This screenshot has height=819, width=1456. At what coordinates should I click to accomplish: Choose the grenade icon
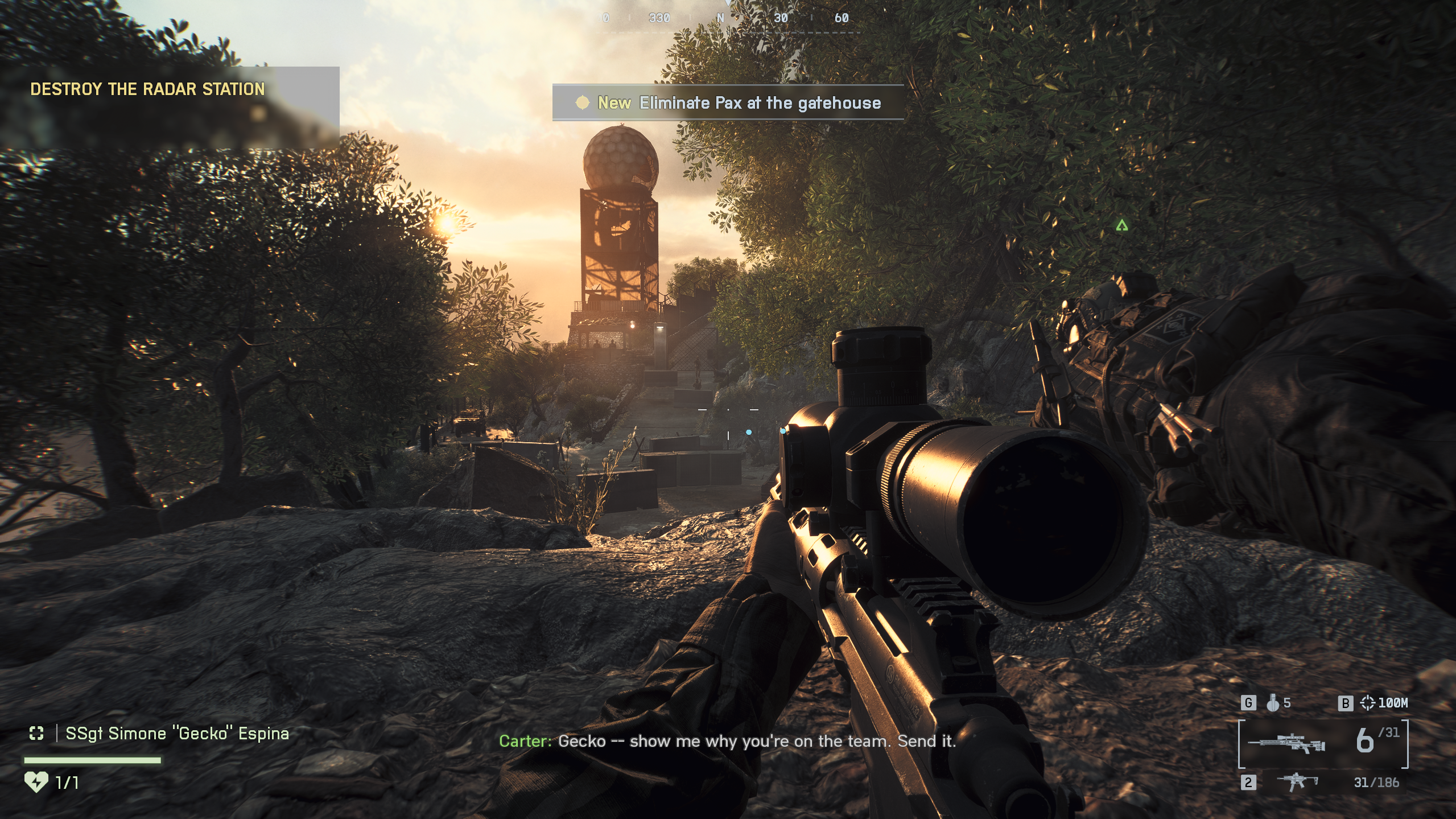[x=1273, y=703]
